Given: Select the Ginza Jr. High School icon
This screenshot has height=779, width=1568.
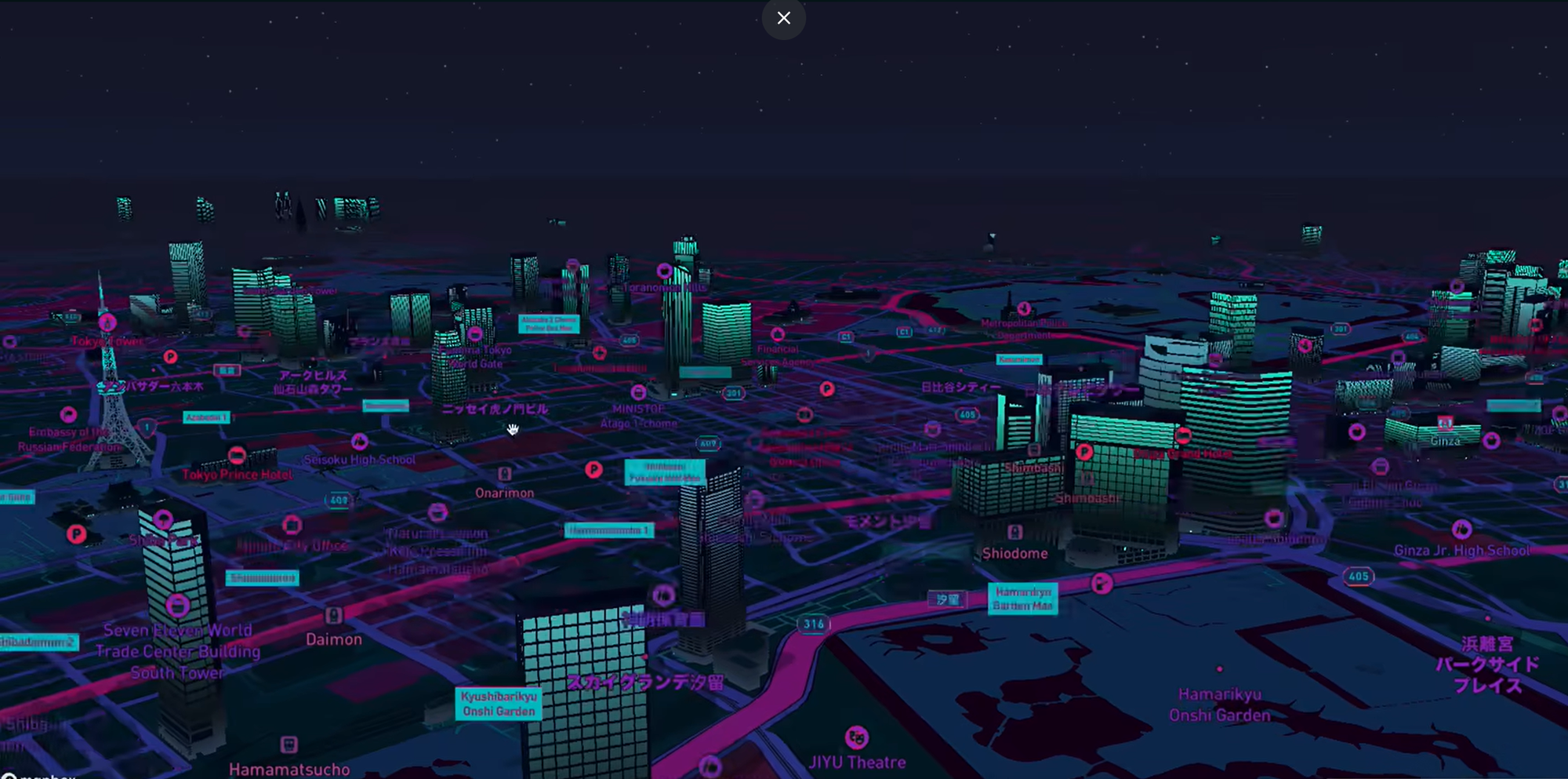Looking at the screenshot, I should (x=1461, y=529).
